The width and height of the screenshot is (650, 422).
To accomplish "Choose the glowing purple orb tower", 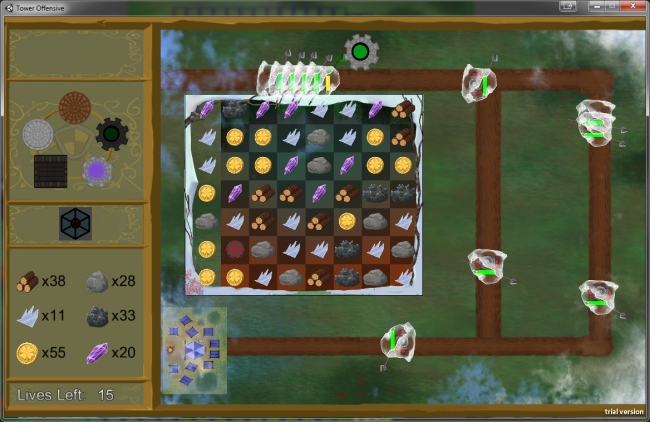I will point(97,171).
